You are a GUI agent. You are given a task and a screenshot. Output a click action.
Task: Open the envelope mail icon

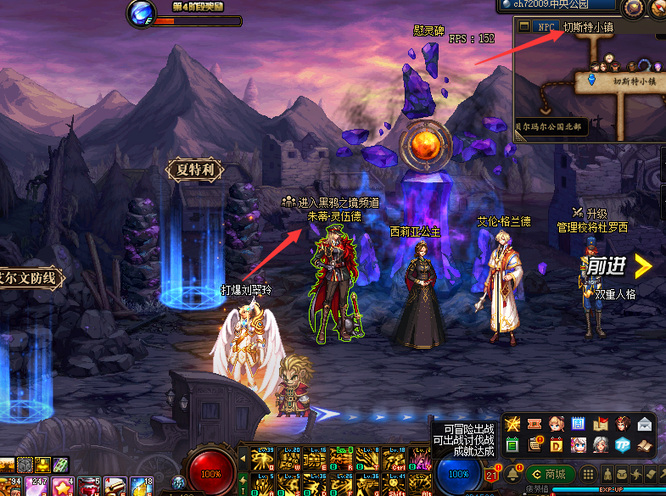click(x=646, y=423)
